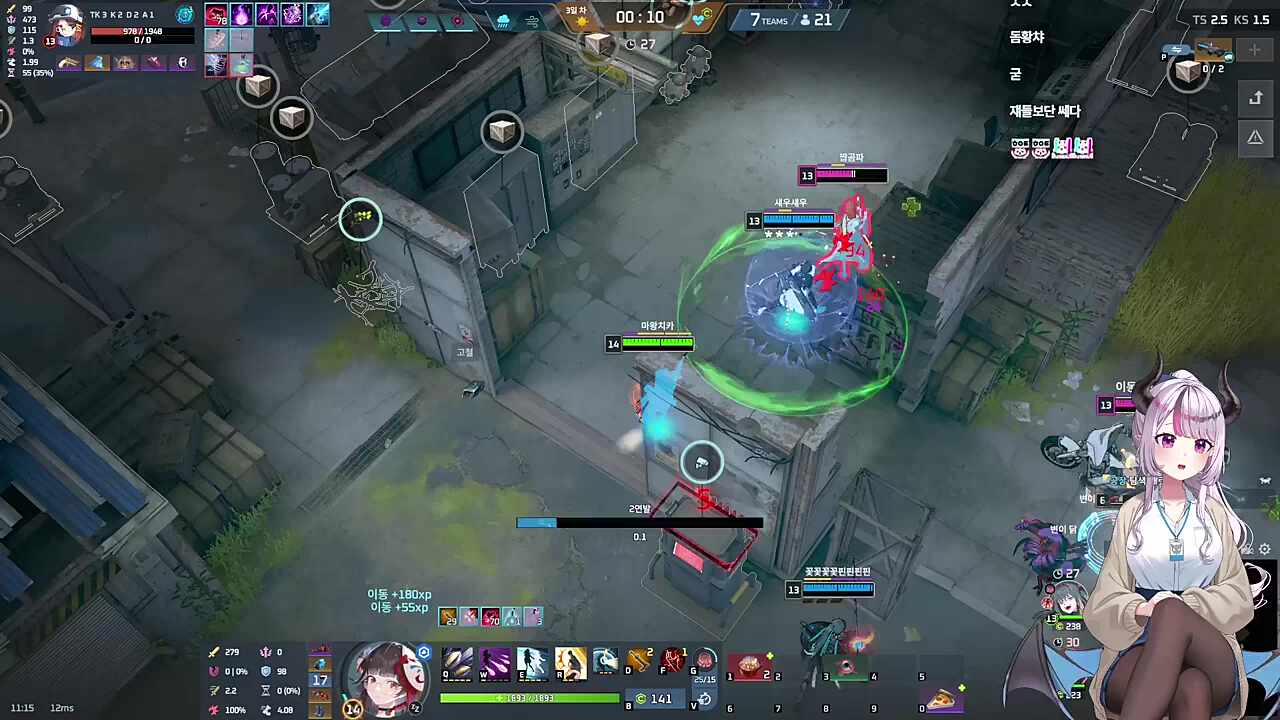Image resolution: width=1280 pixels, height=720 pixels.
Task: Click the ZZ sleep indicator beside the portrait
Action: click(x=415, y=707)
